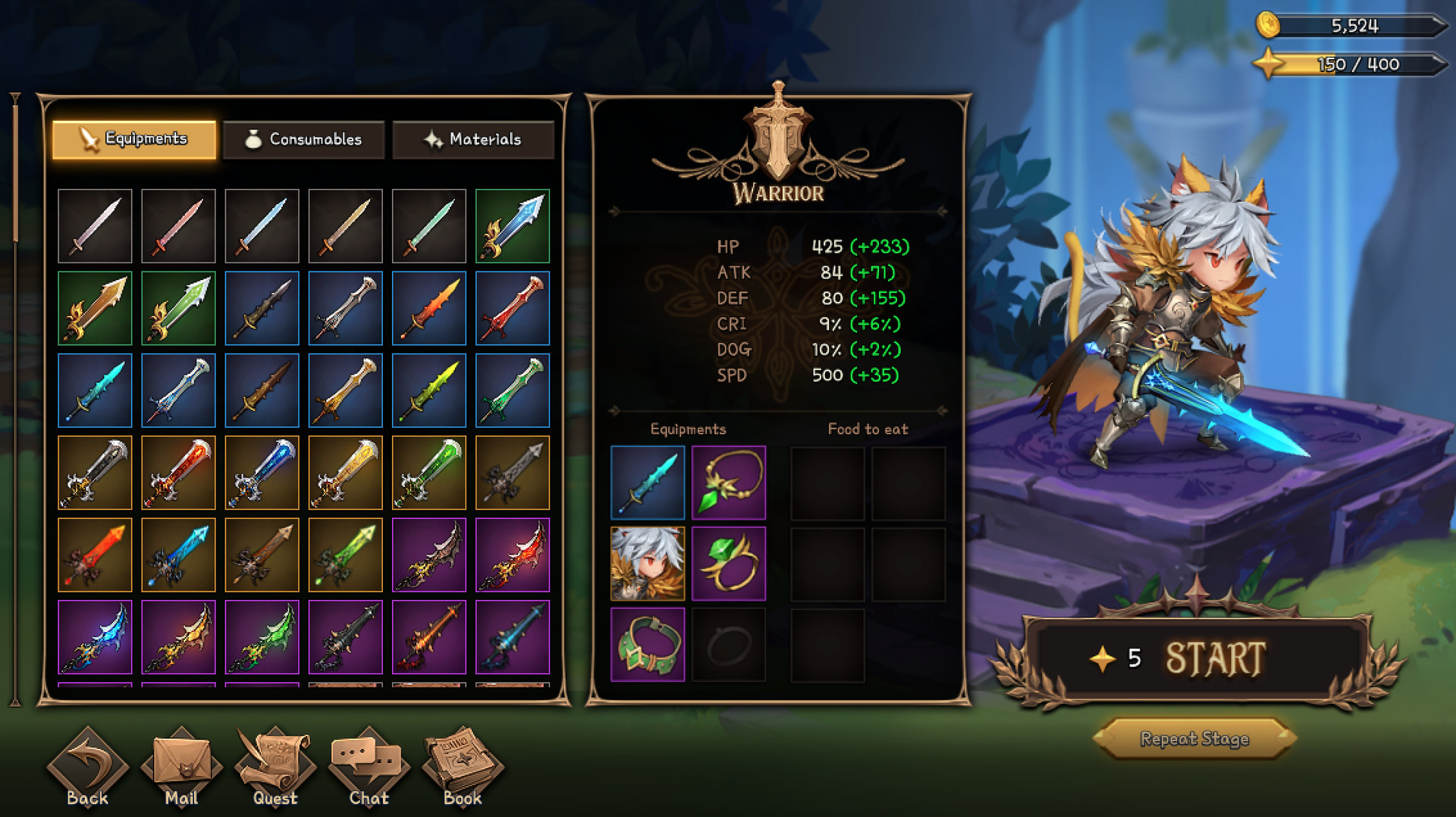Screen dimensions: 1456x817
Task: Switch to the Consumables tab
Action: [x=303, y=140]
